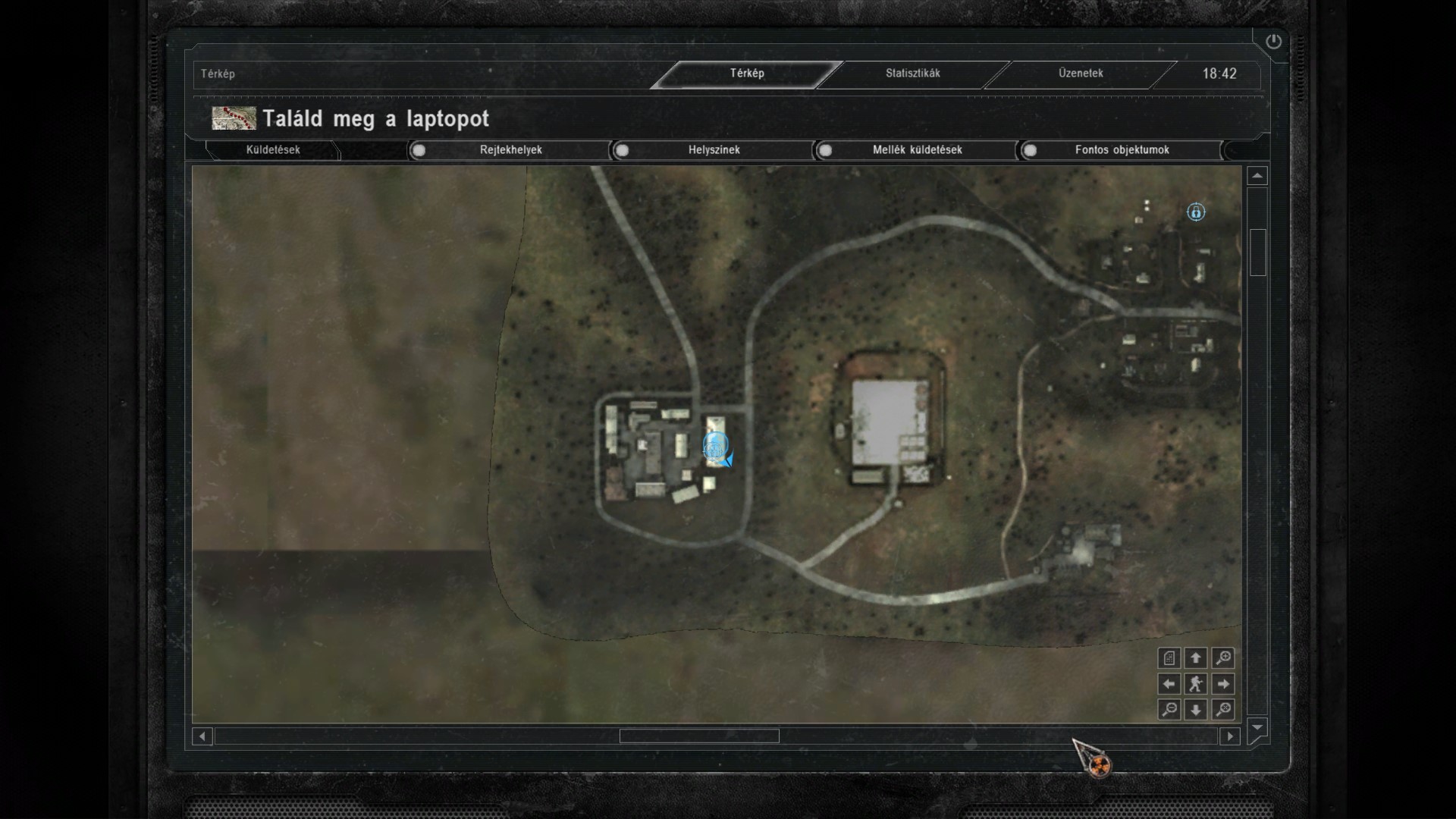This screenshot has height=819, width=1456.
Task: Pan the map down with the arrow button
Action: 1196,710
